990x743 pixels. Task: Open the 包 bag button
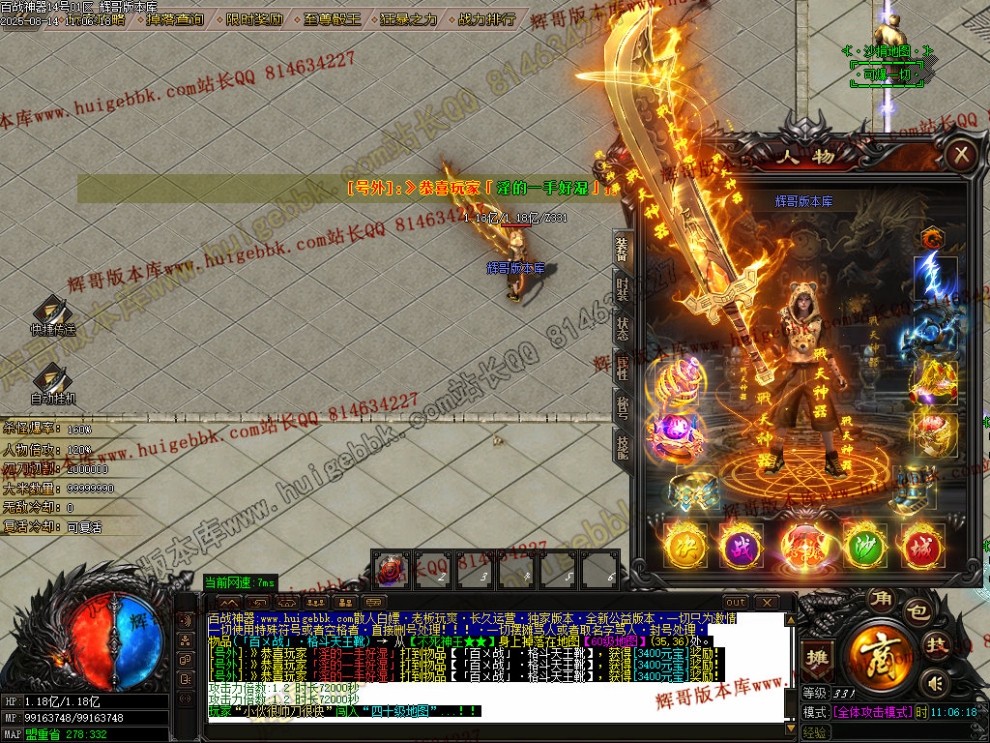click(917, 609)
